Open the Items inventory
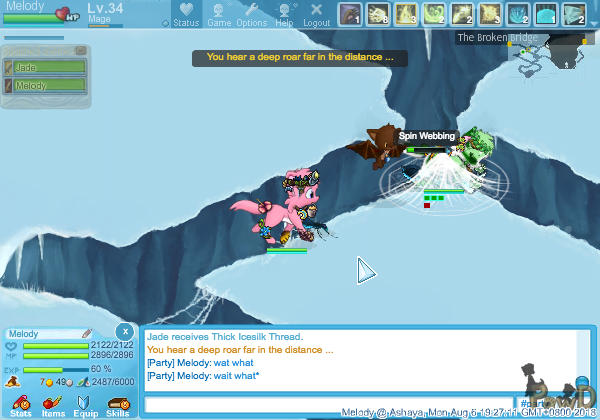600x420 pixels. pos(53,405)
